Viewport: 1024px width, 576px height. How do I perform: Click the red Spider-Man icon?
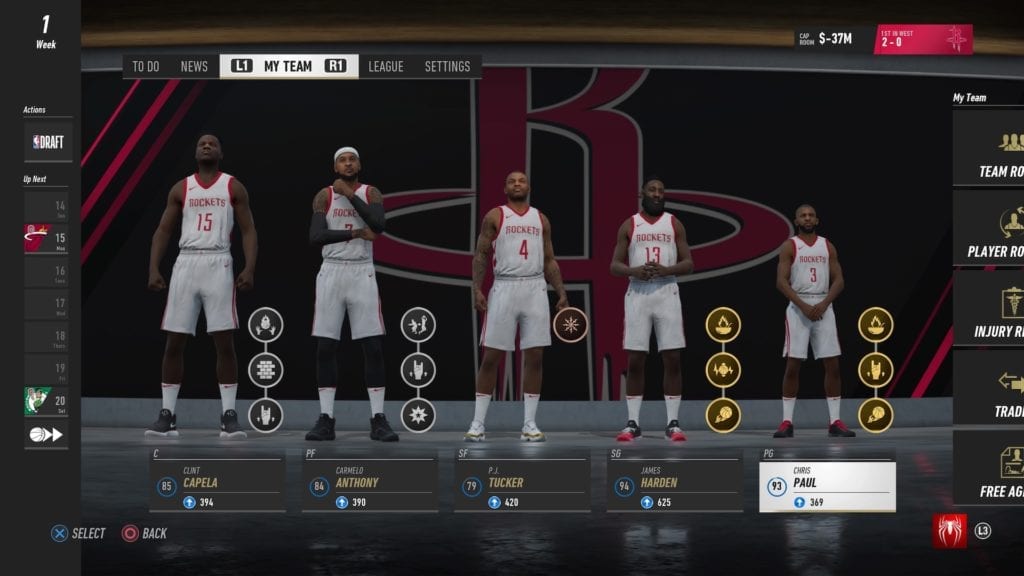pos(949,531)
